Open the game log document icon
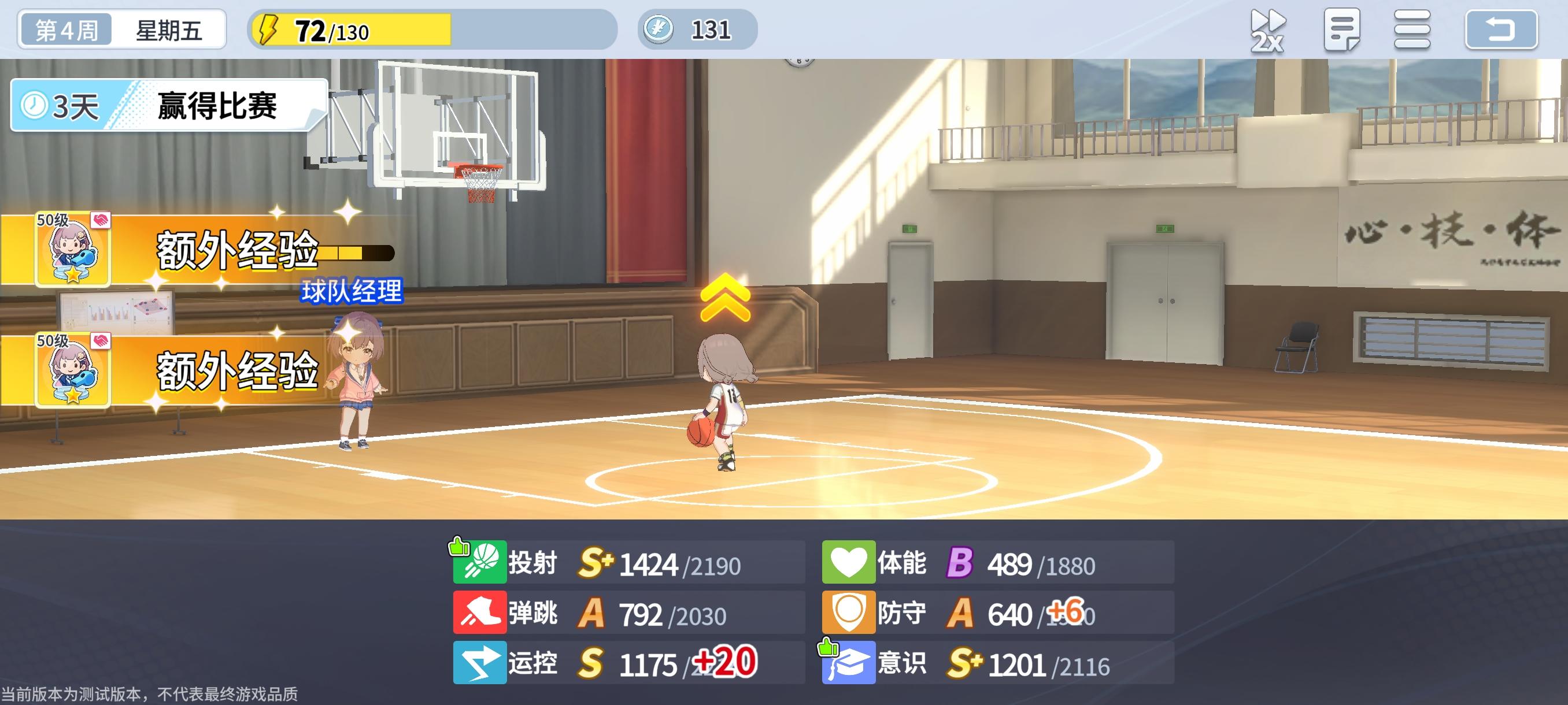This screenshot has height=705, width=1568. click(1341, 31)
